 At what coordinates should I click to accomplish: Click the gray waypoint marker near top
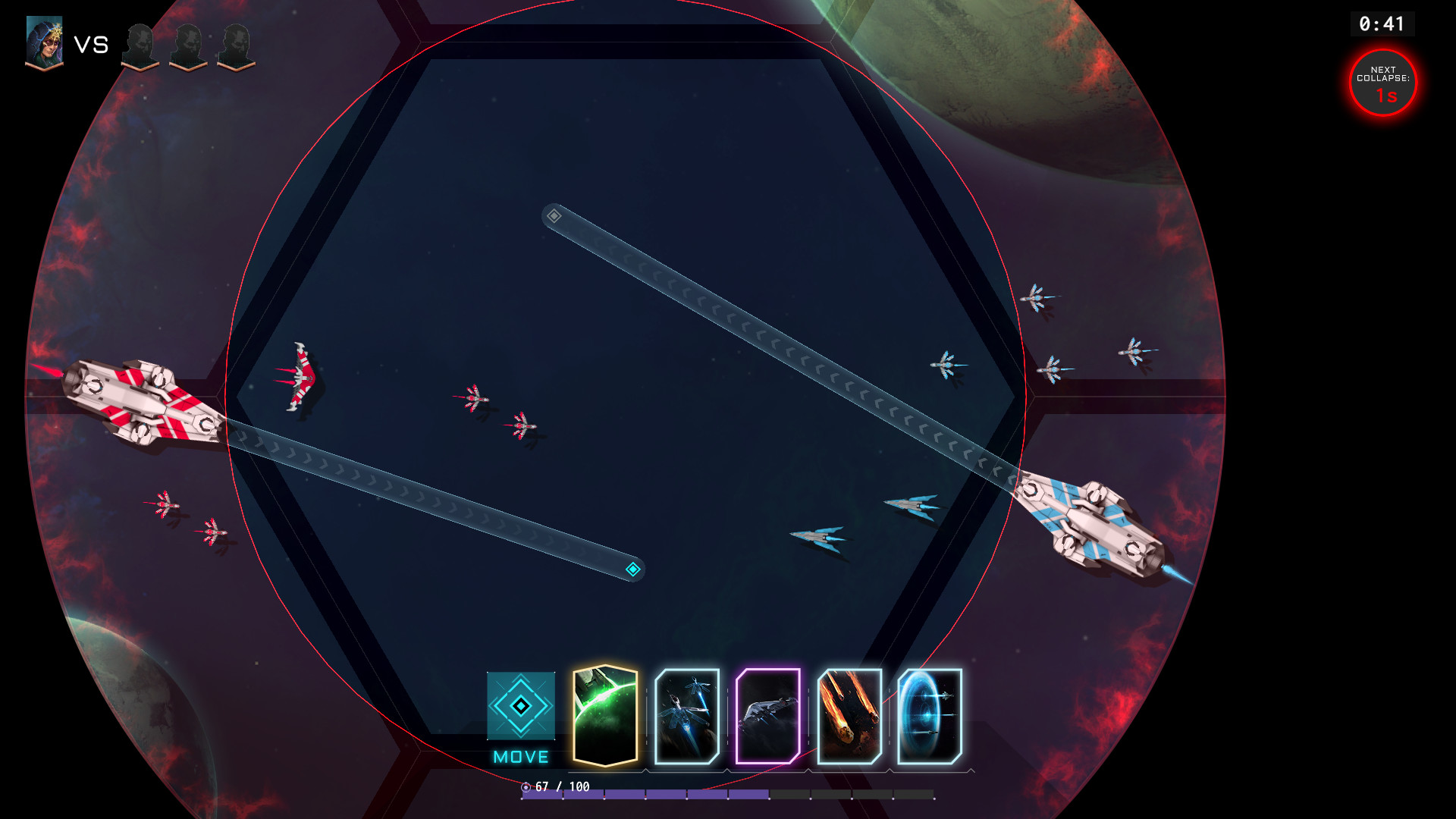[554, 215]
